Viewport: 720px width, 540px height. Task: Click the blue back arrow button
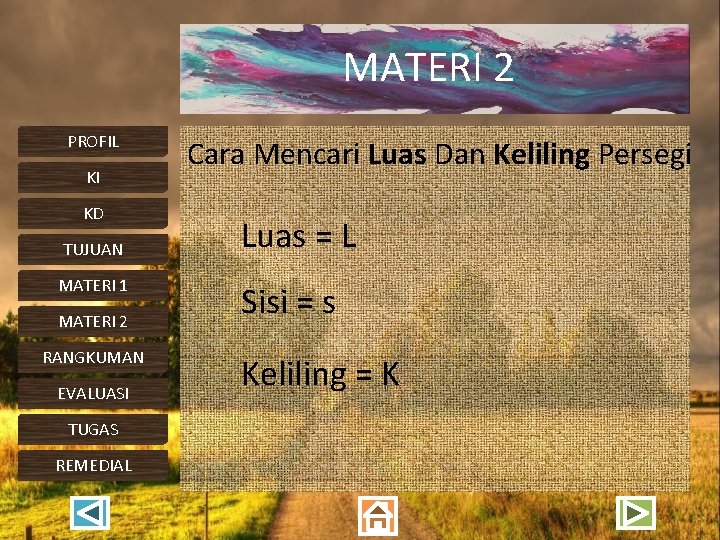(x=91, y=514)
